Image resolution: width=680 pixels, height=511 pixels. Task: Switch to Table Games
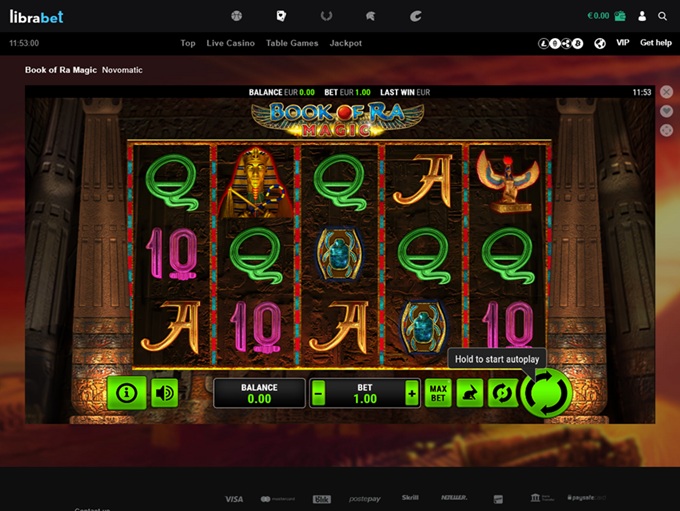[292, 44]
